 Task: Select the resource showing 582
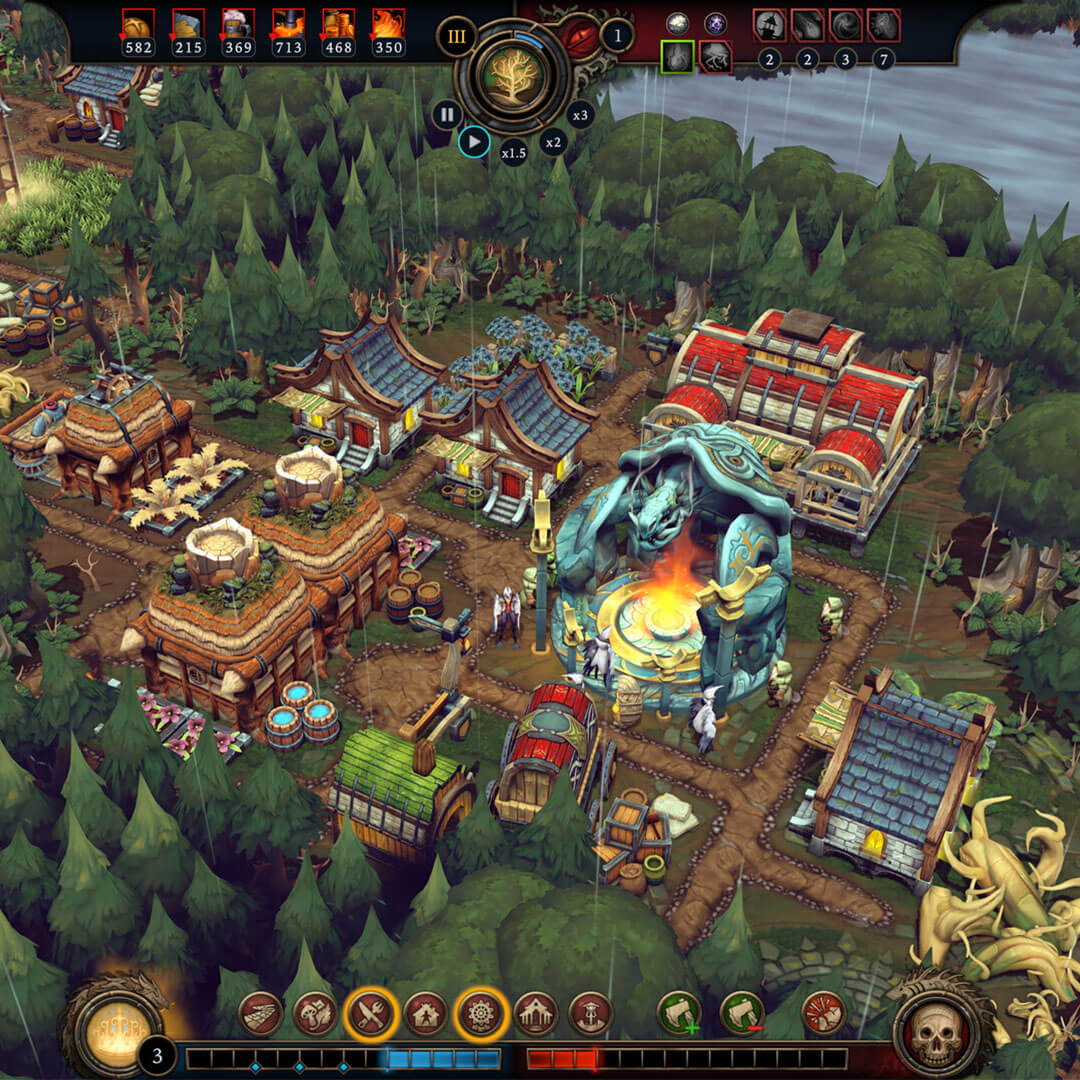point(138,24)
